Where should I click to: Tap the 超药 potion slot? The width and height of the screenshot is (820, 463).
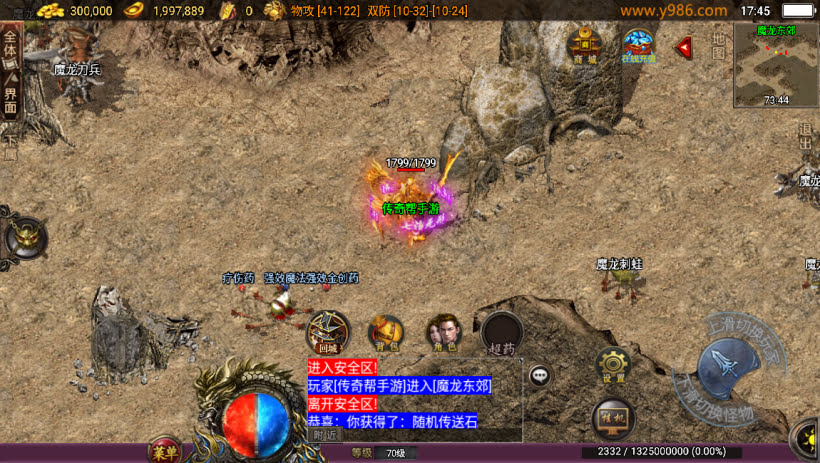502,334
